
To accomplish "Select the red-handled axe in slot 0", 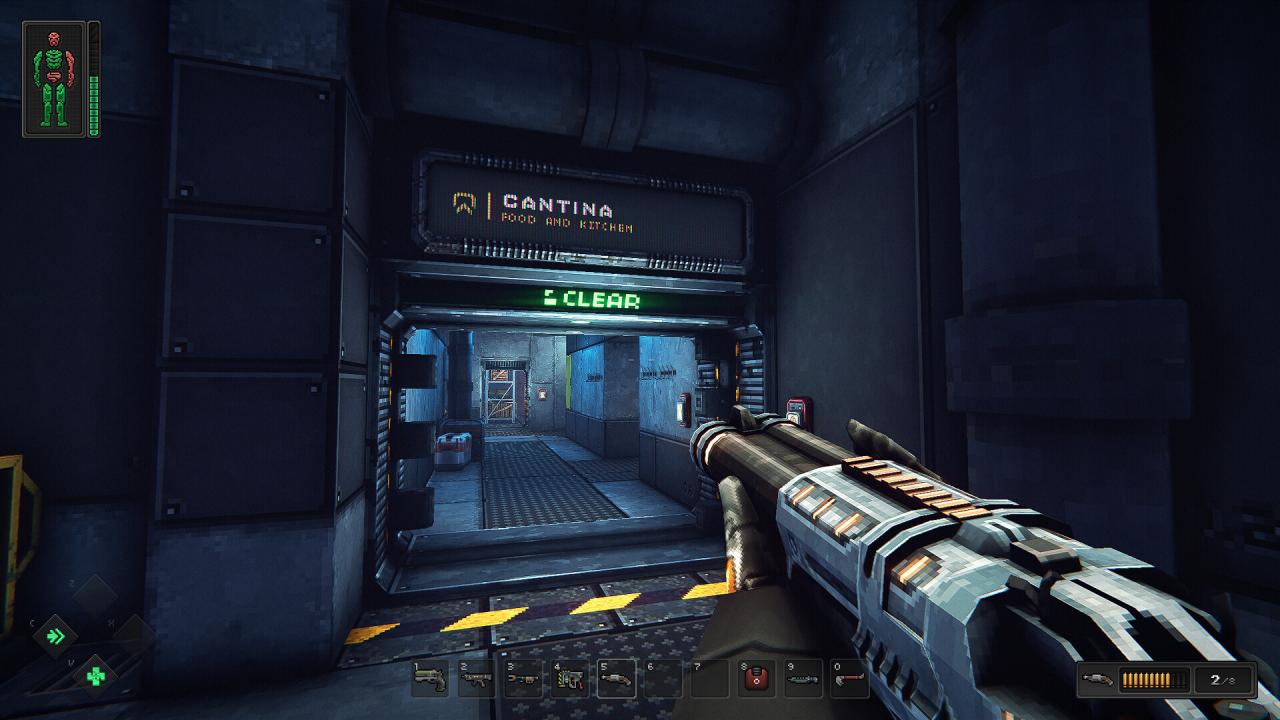I will point(849,679).
